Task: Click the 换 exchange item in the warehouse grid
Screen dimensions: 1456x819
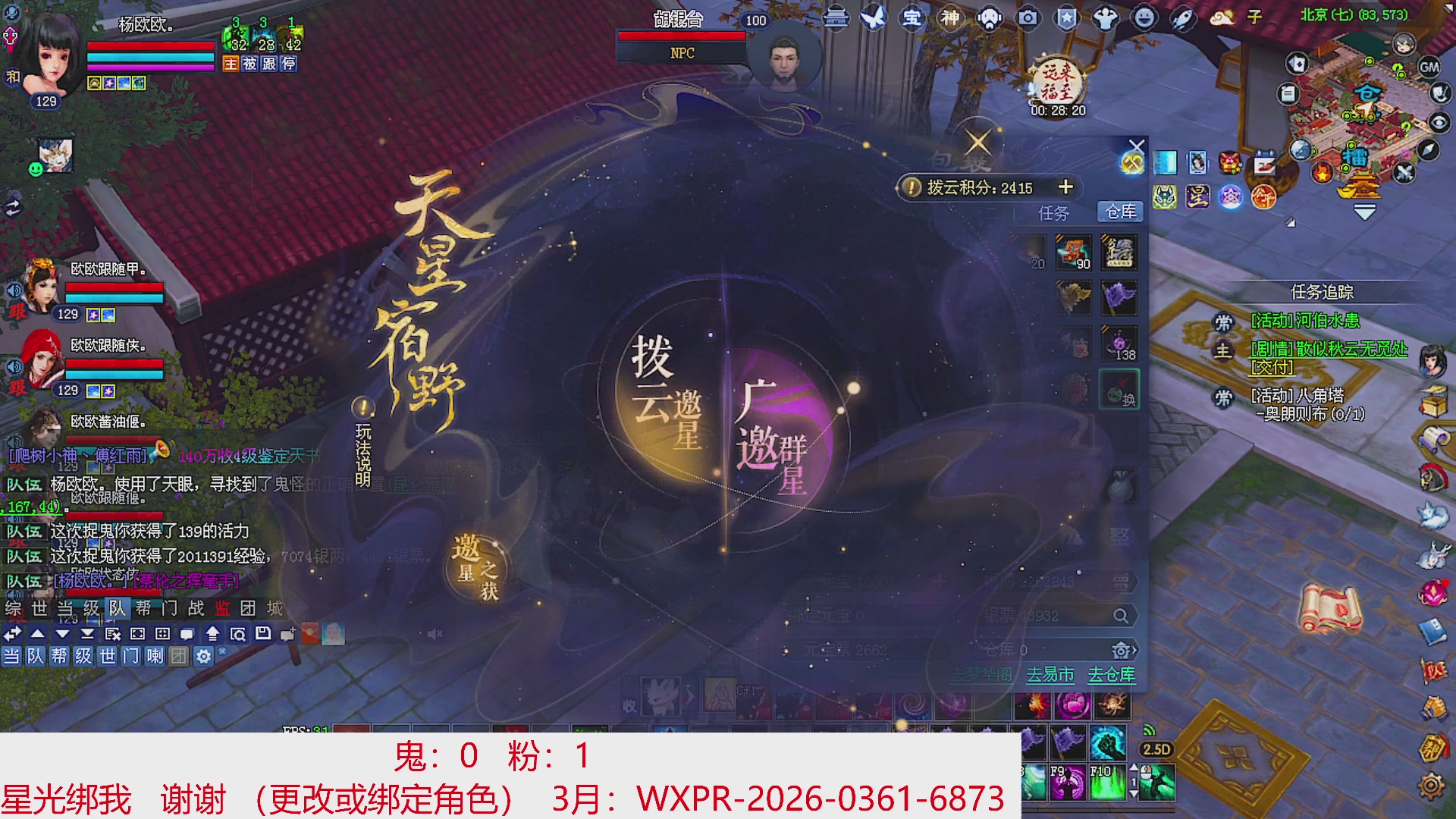Action: pos(1119,389)
